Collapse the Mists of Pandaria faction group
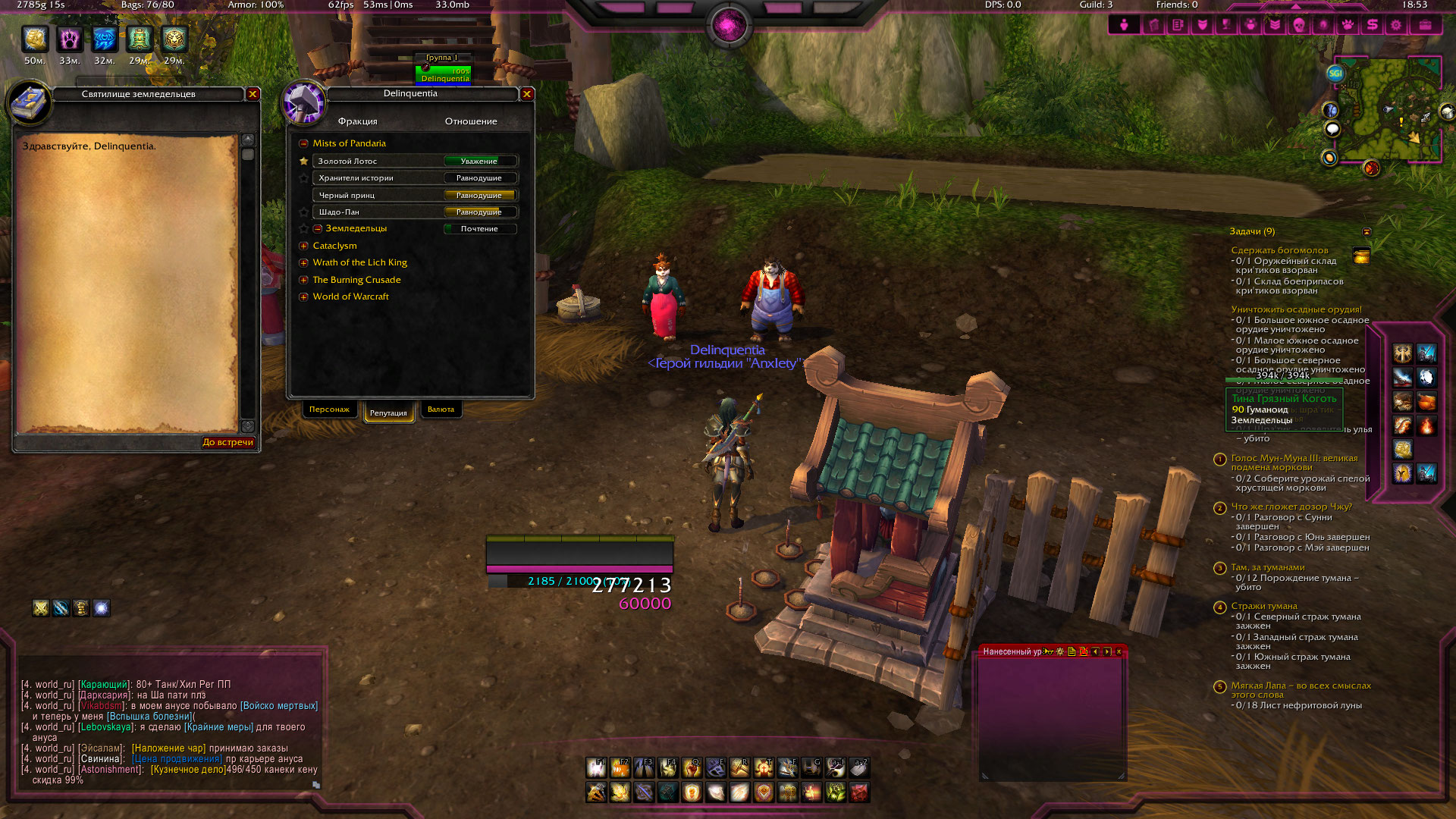This screenshot has height=819, width=1456. [x=303, y=143]
